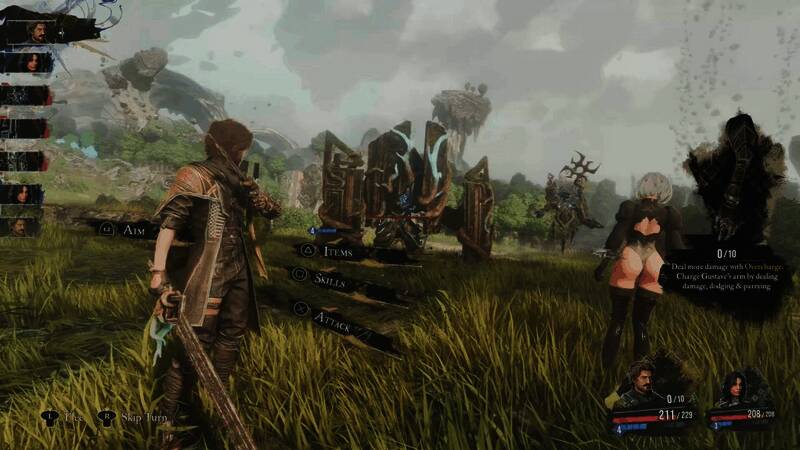Screen dimensions: 800x450
Task: Choose the Skip Turn option label
Action: (145, 417)
